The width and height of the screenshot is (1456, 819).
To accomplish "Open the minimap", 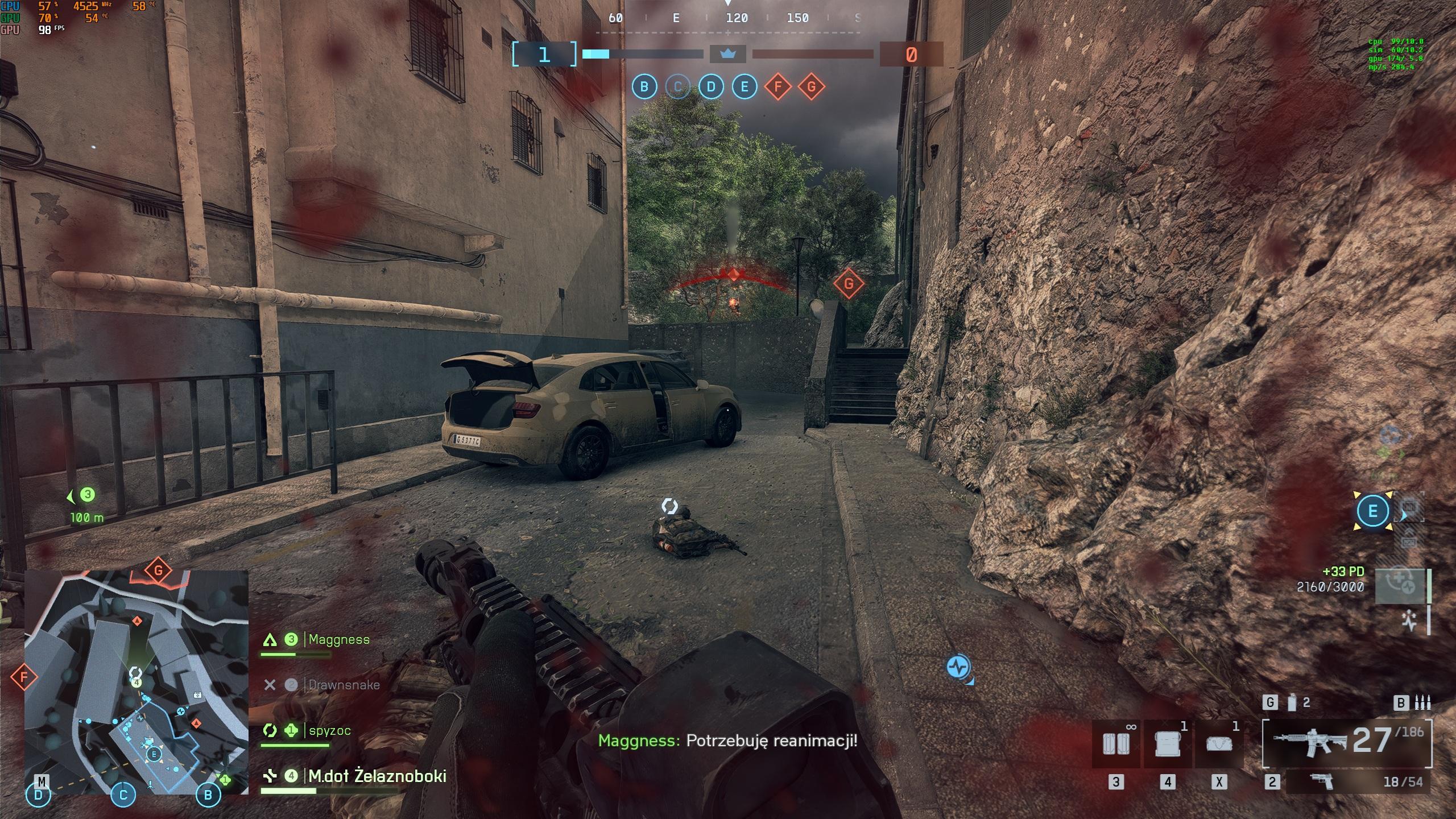I will [136, 681].
